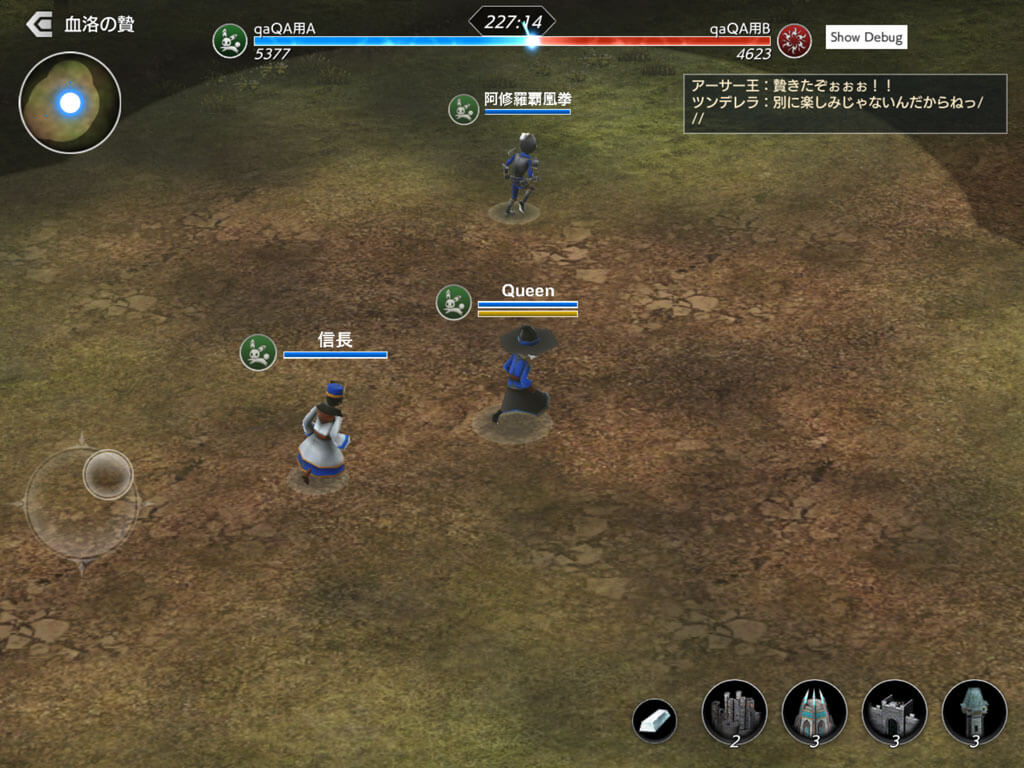Viewport: 1024px width, 768px height.
Task: Open the circular minimap
Action: click(70, 102)
